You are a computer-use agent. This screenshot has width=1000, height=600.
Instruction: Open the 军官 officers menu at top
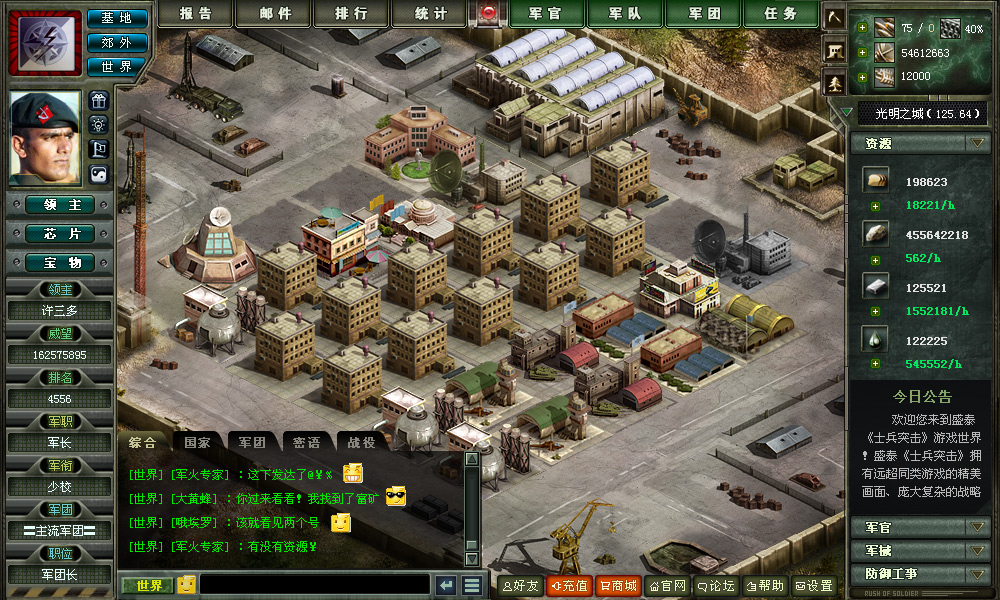click(543, 14)
